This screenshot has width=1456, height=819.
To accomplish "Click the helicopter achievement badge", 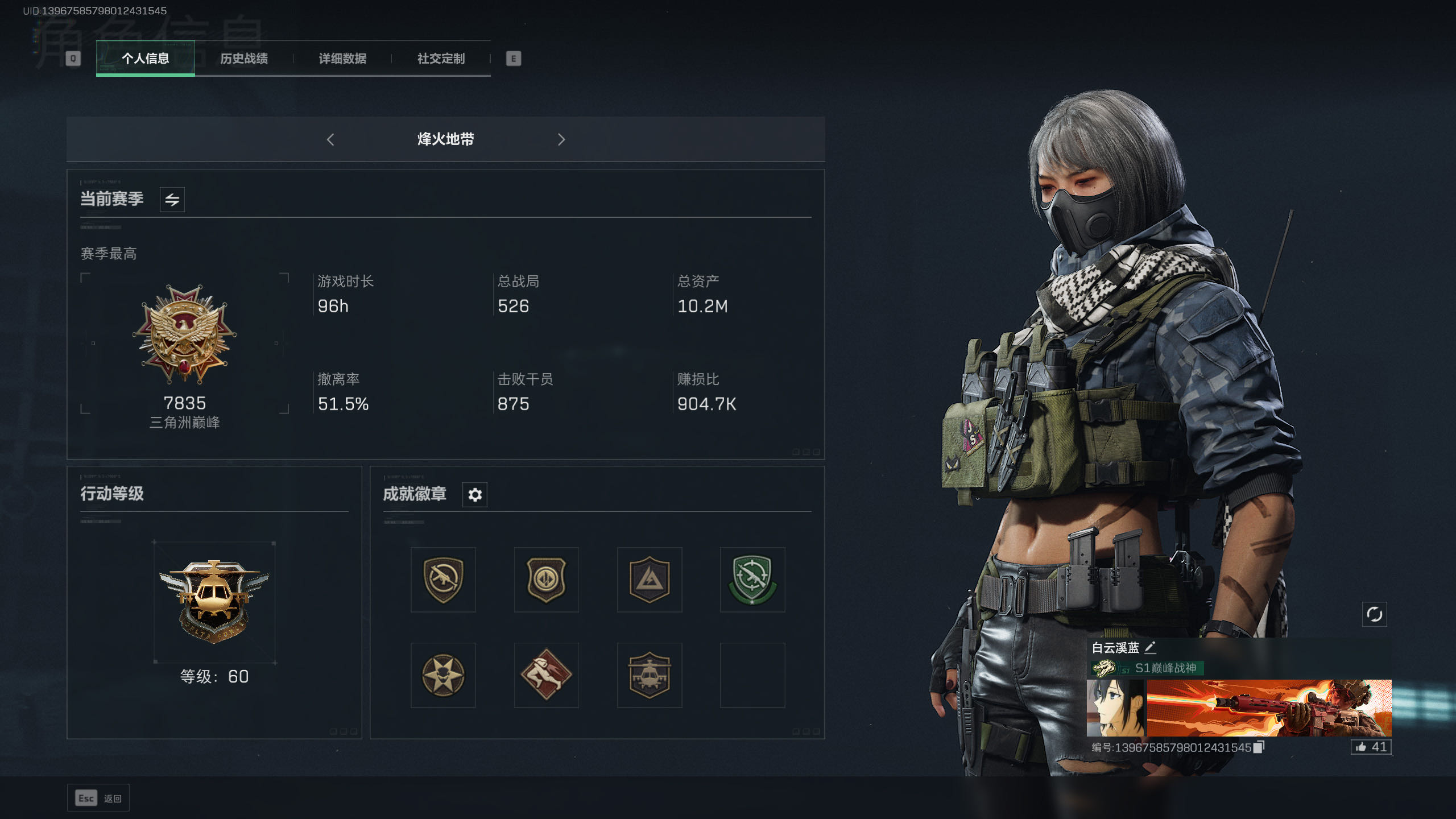I will [x=649, y=675].
